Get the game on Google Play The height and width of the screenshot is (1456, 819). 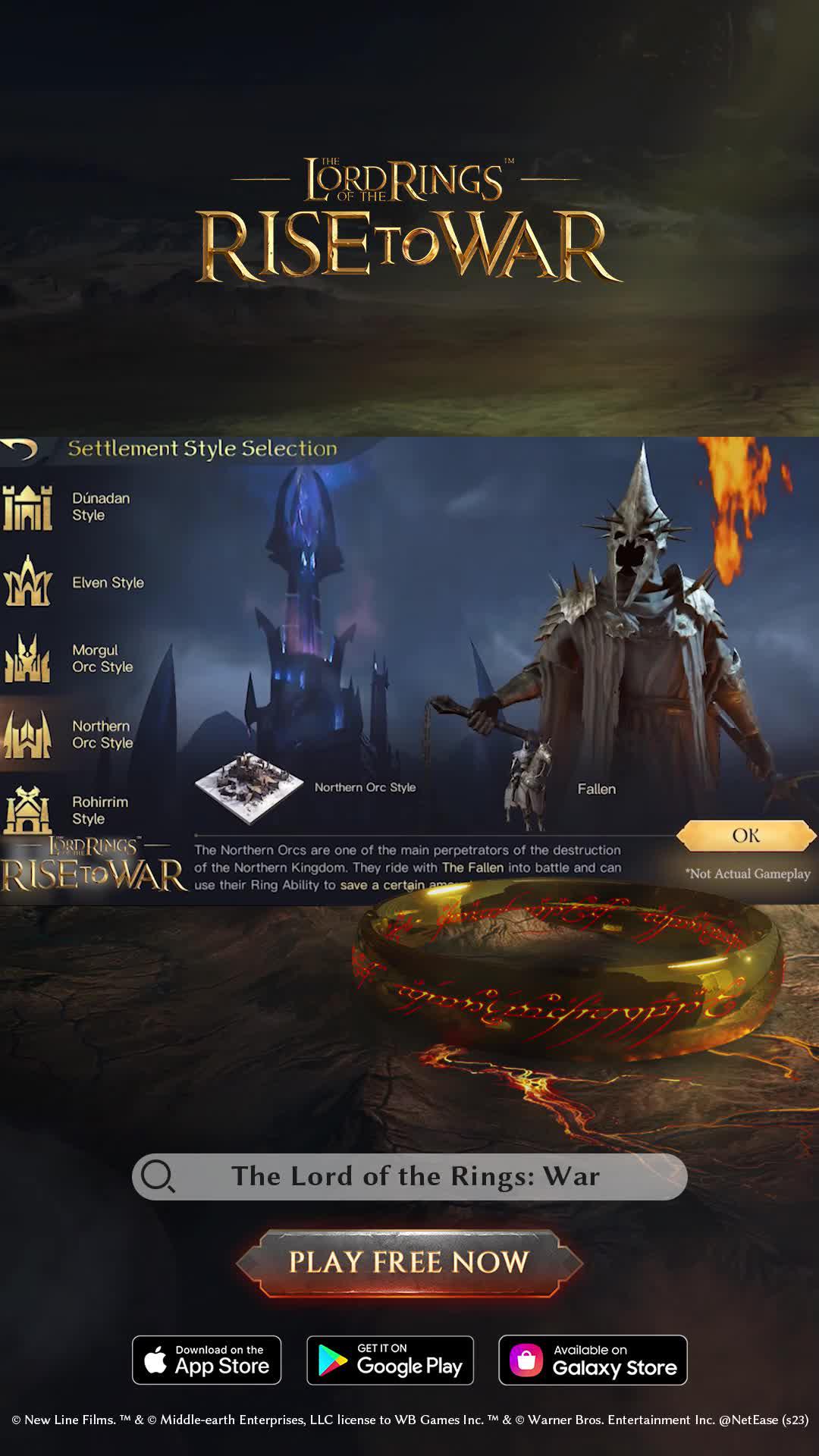[390, 1360]
